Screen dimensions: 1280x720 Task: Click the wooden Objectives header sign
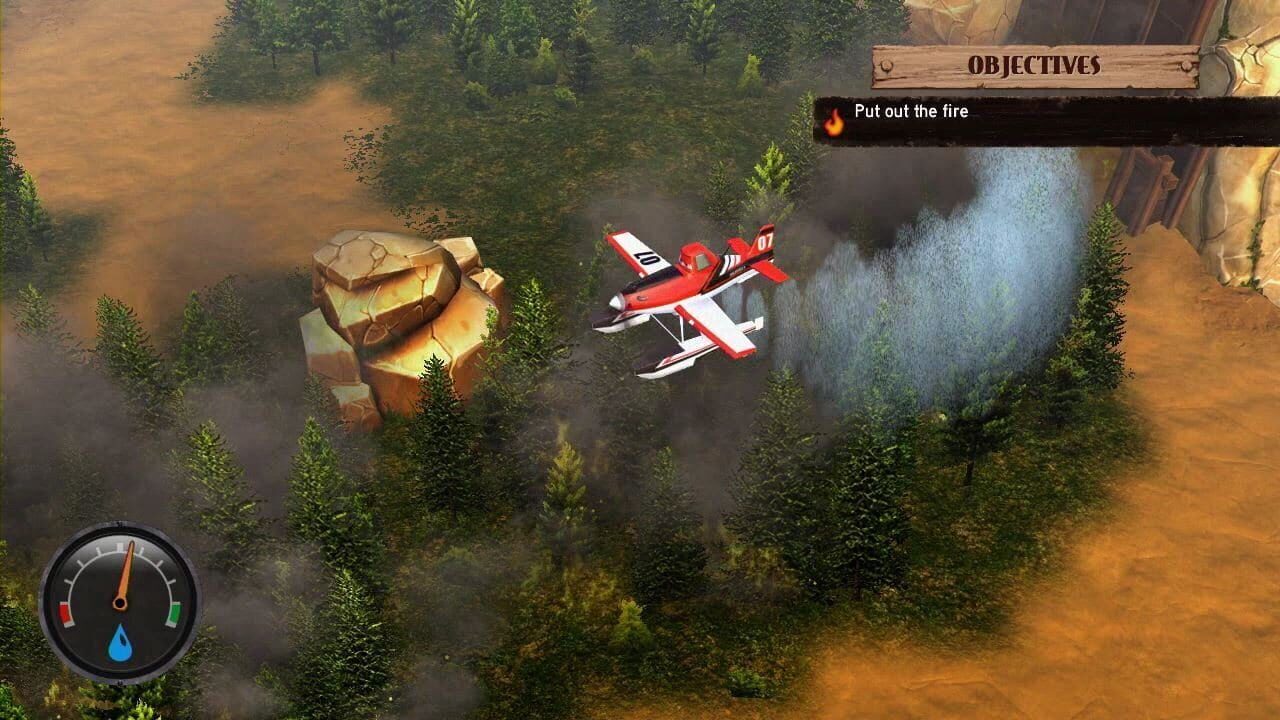coord(1035,65)
